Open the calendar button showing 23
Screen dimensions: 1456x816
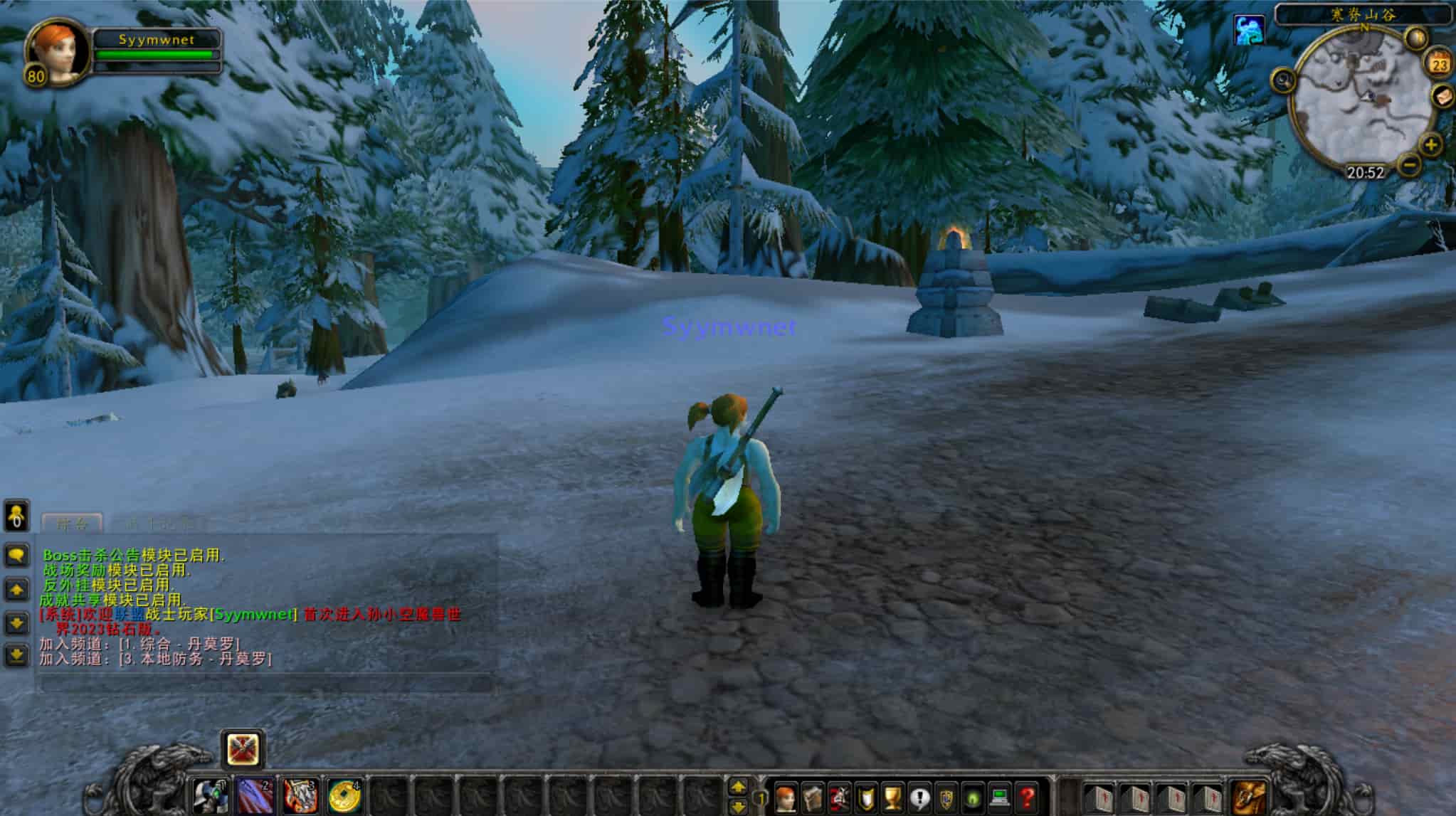tap(1439, 65)
